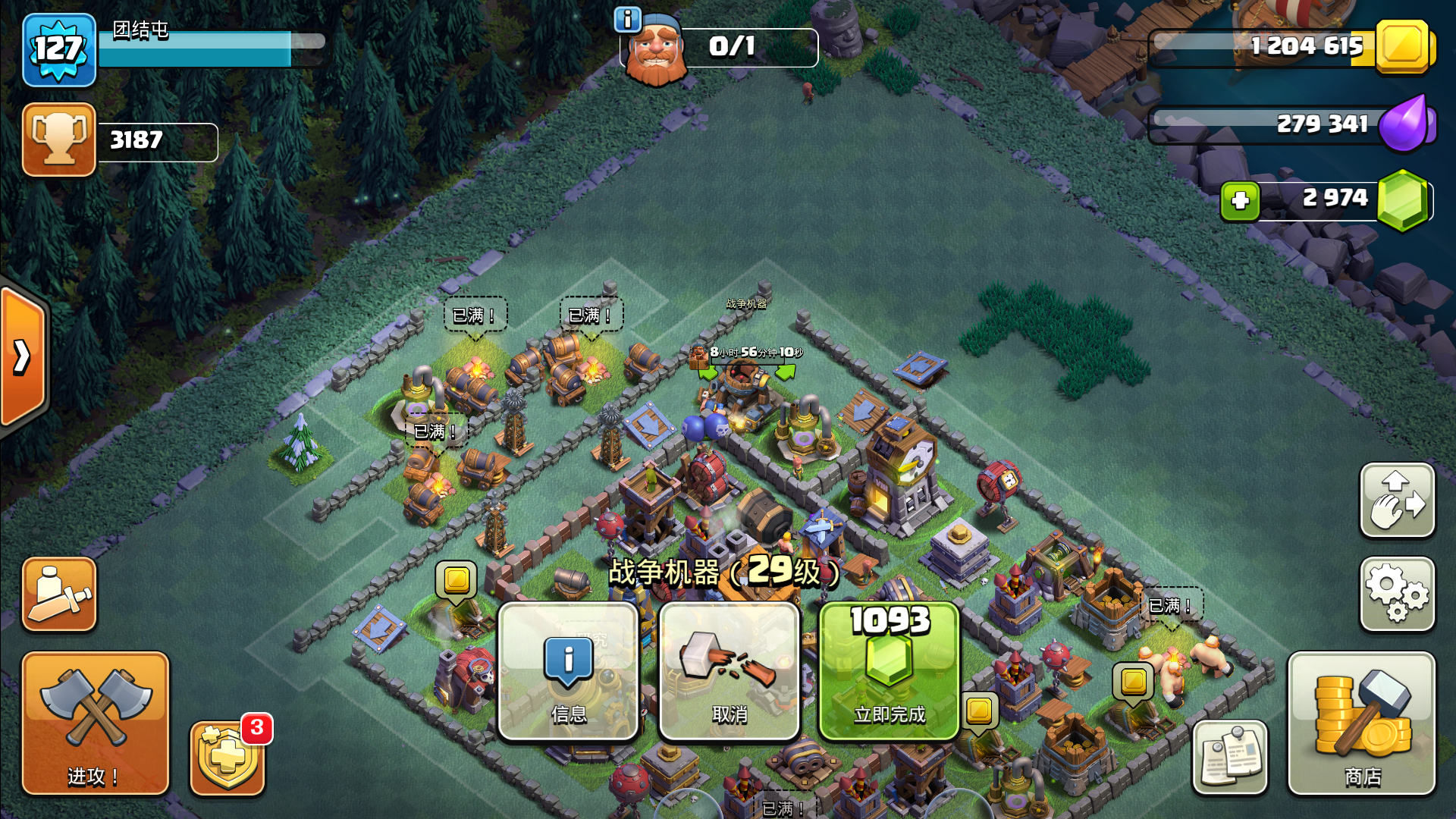1456x819 pixels.
Task: Open the settings gear icon
Action: pos(1398,595)
